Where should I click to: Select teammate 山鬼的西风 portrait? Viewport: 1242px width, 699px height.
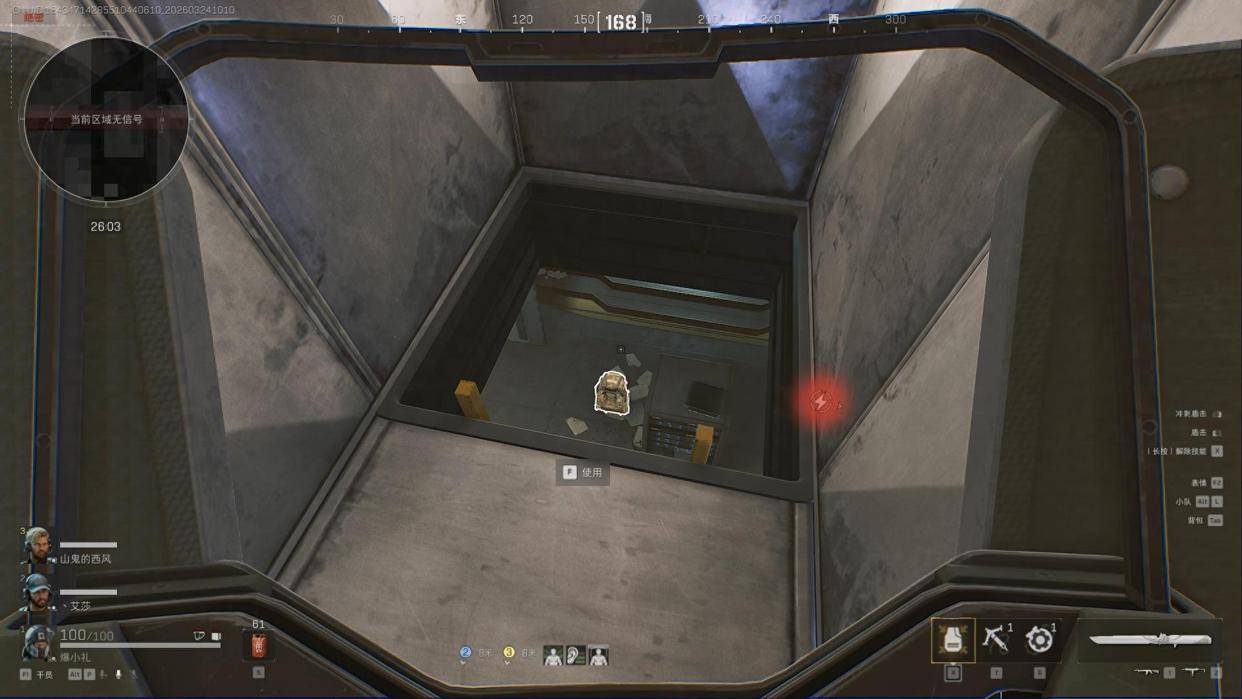38,547
